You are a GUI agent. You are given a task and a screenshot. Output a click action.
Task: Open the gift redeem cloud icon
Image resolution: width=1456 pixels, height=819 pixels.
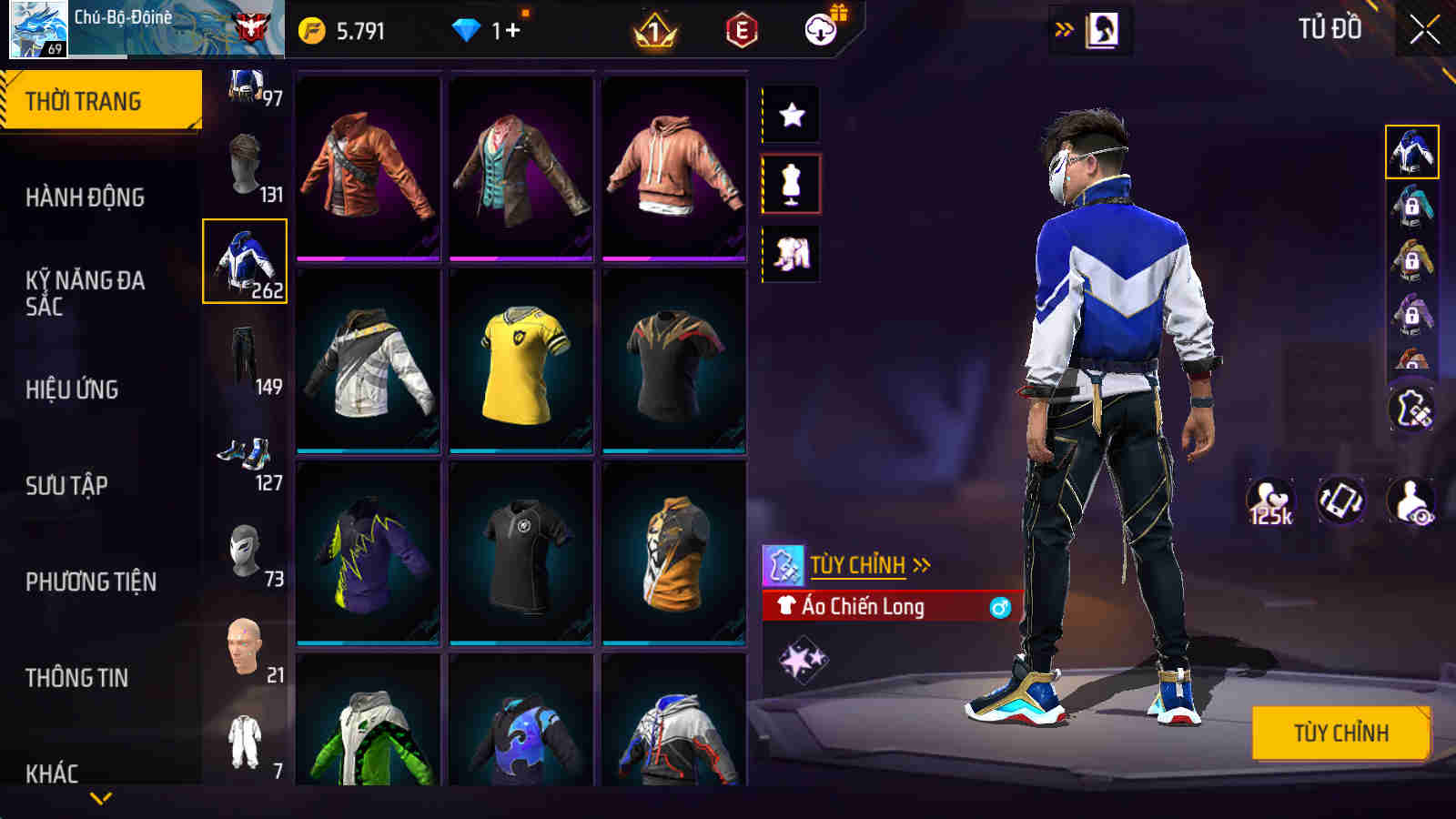click(820, 30)
